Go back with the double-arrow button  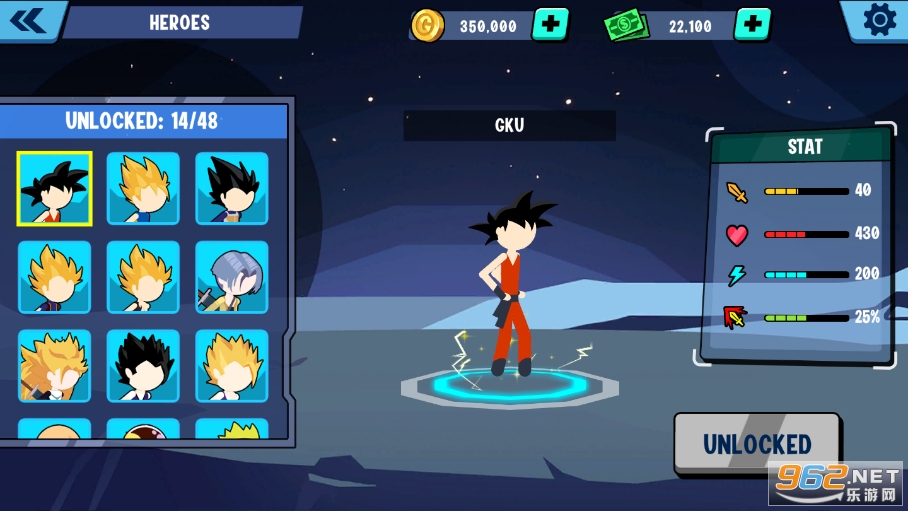tap(28, 20)
